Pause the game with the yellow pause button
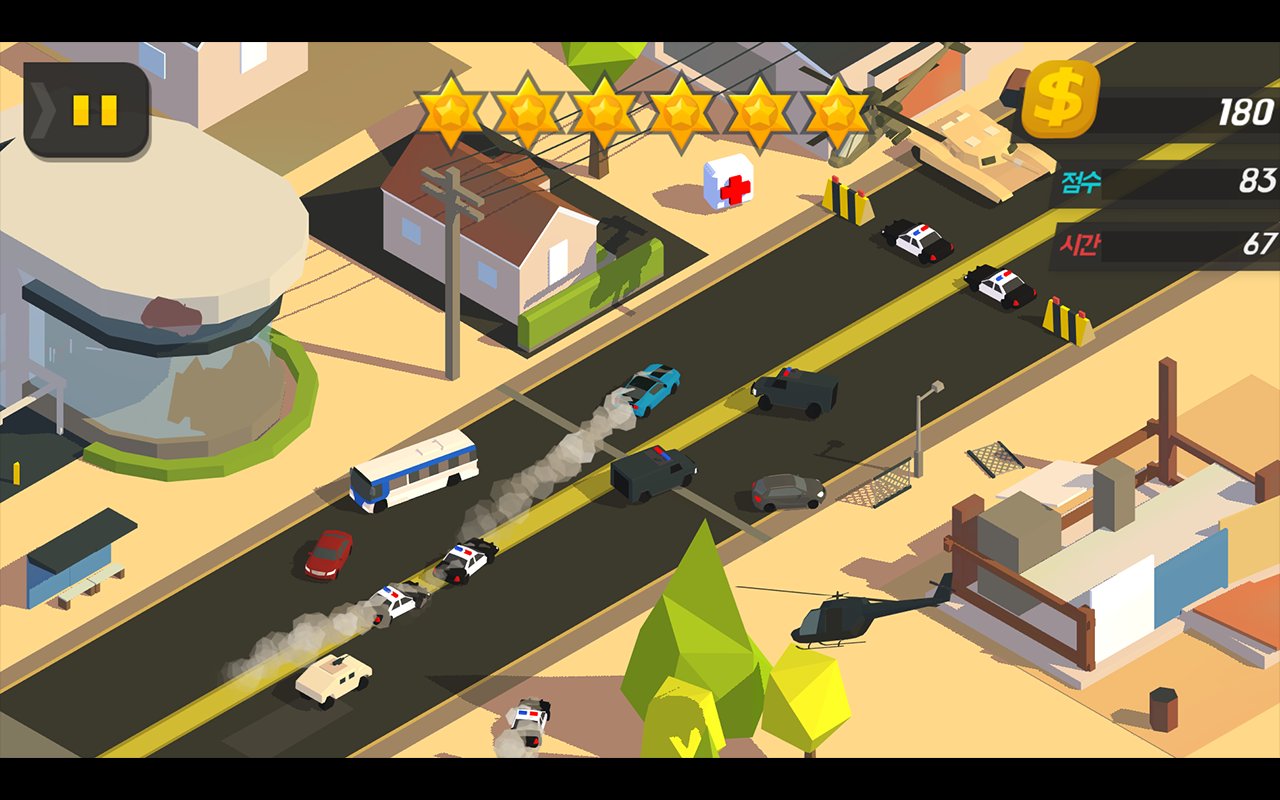The width and height of the screenshot is (1280, 800). coord(94,110)
